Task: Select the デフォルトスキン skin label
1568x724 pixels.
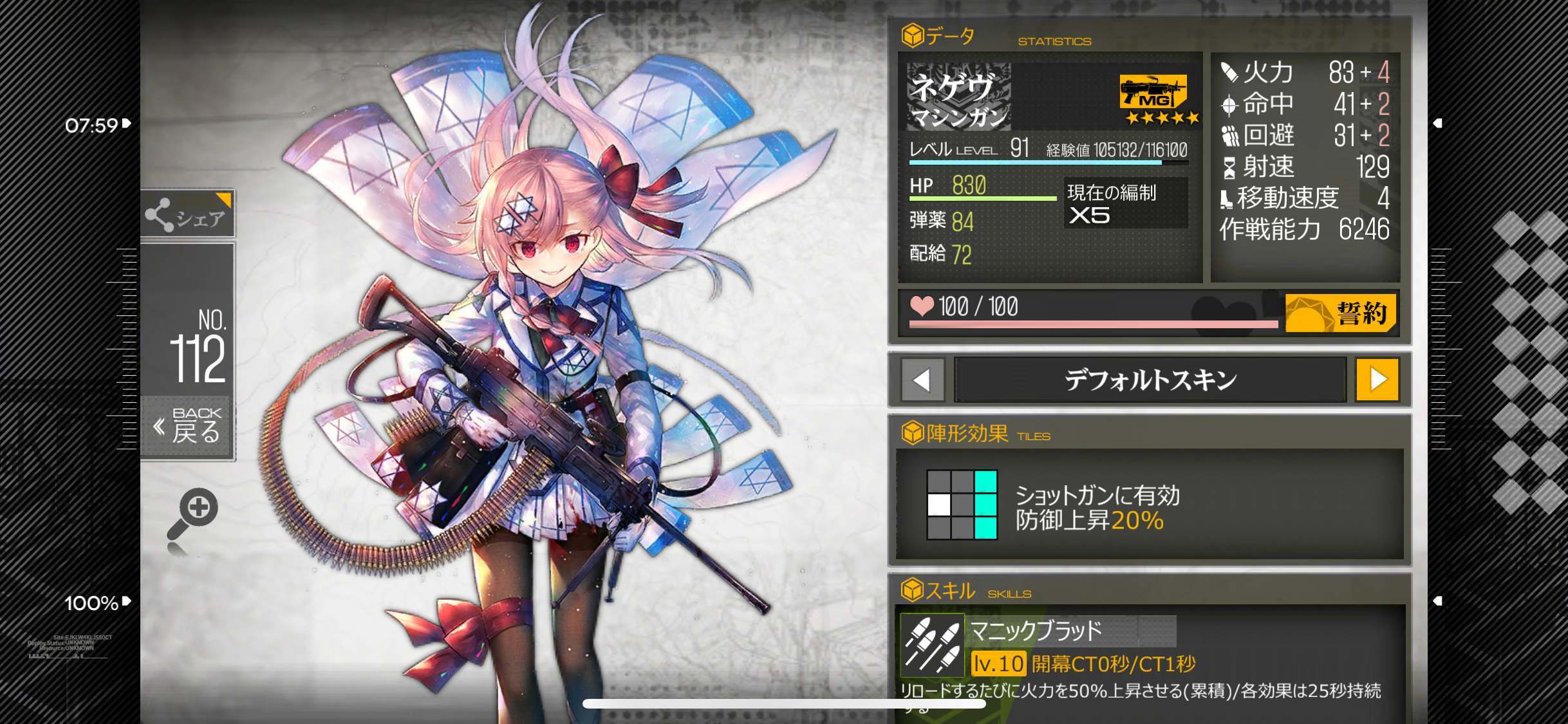Action: [x=1150, y=380]
